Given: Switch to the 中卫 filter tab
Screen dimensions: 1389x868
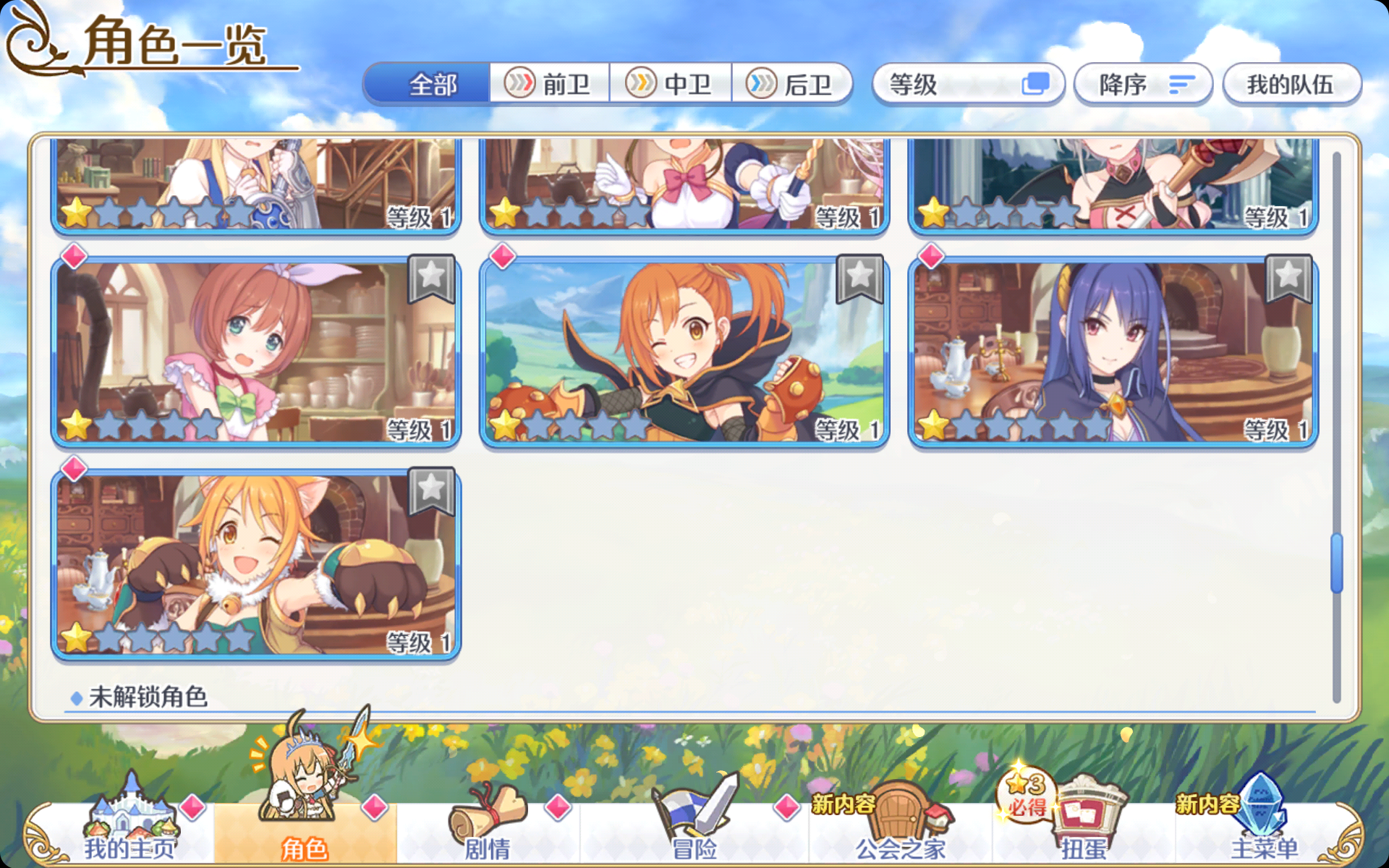Looking at the screenshot, I should tap(671, 84).
